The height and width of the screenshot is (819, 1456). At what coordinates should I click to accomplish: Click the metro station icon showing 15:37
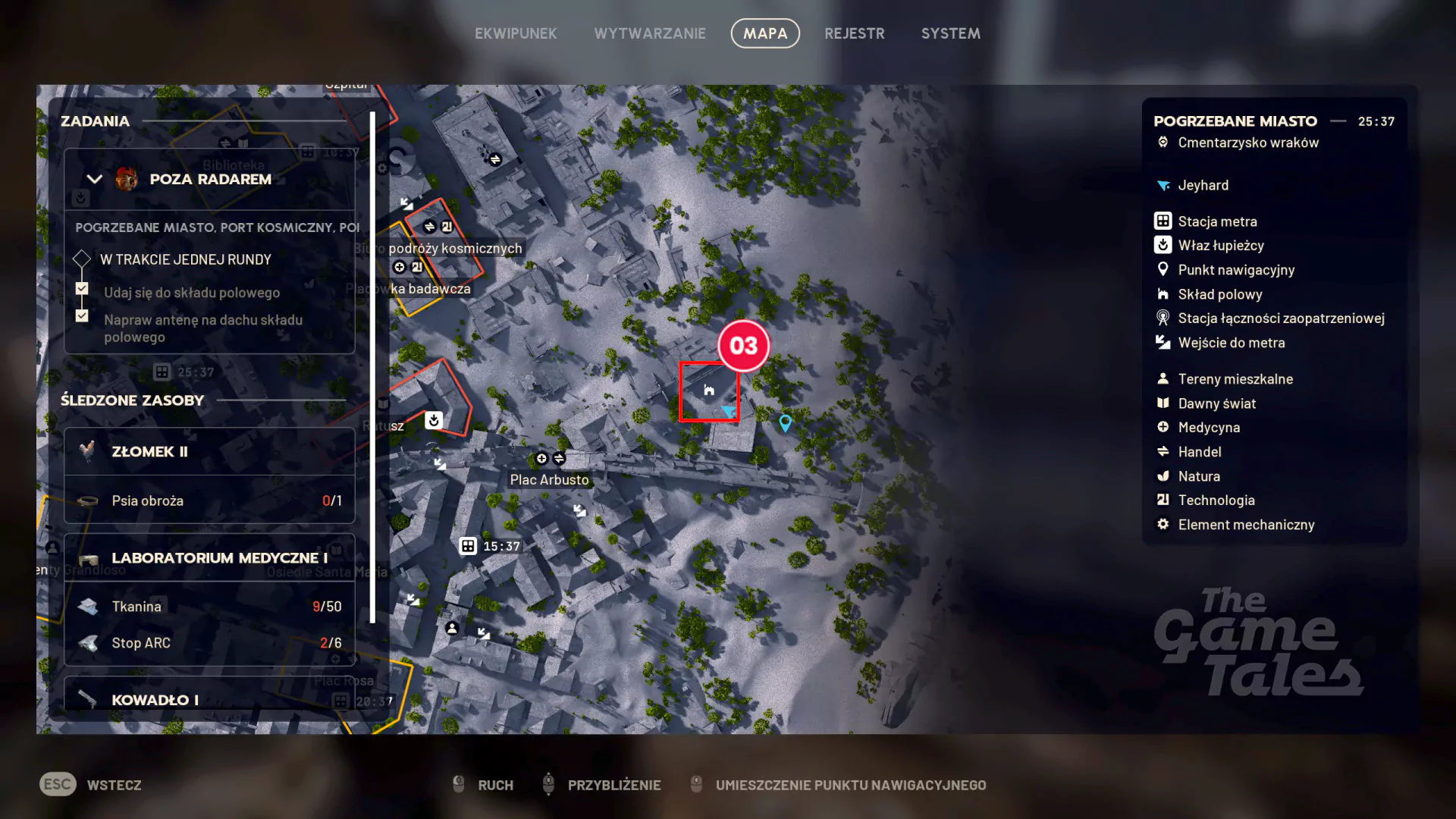tap(468, 545)
